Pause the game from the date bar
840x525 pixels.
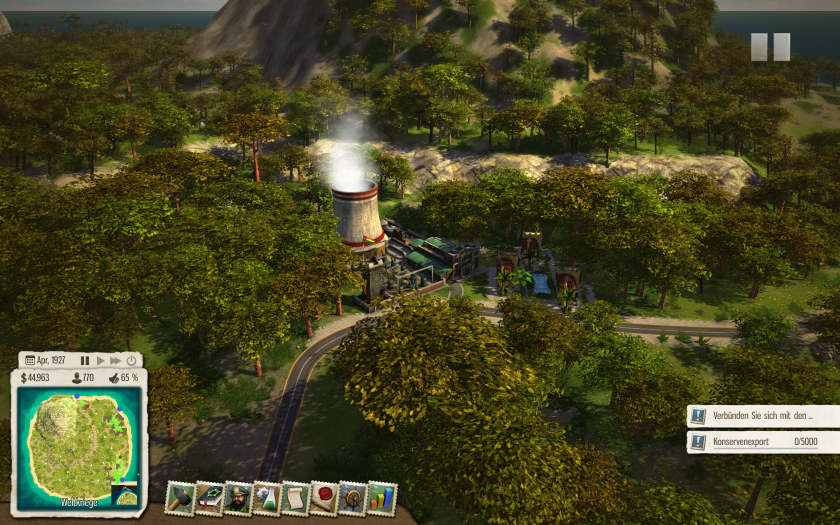85,360
